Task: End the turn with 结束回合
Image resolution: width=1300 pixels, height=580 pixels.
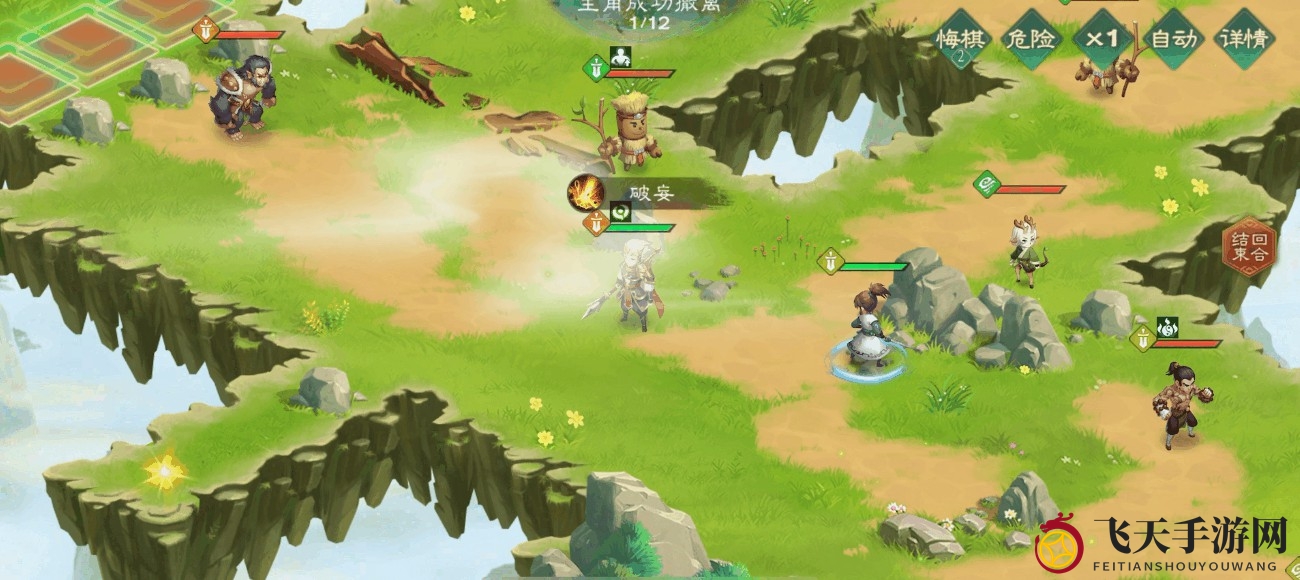Action: pos(1251,246)
